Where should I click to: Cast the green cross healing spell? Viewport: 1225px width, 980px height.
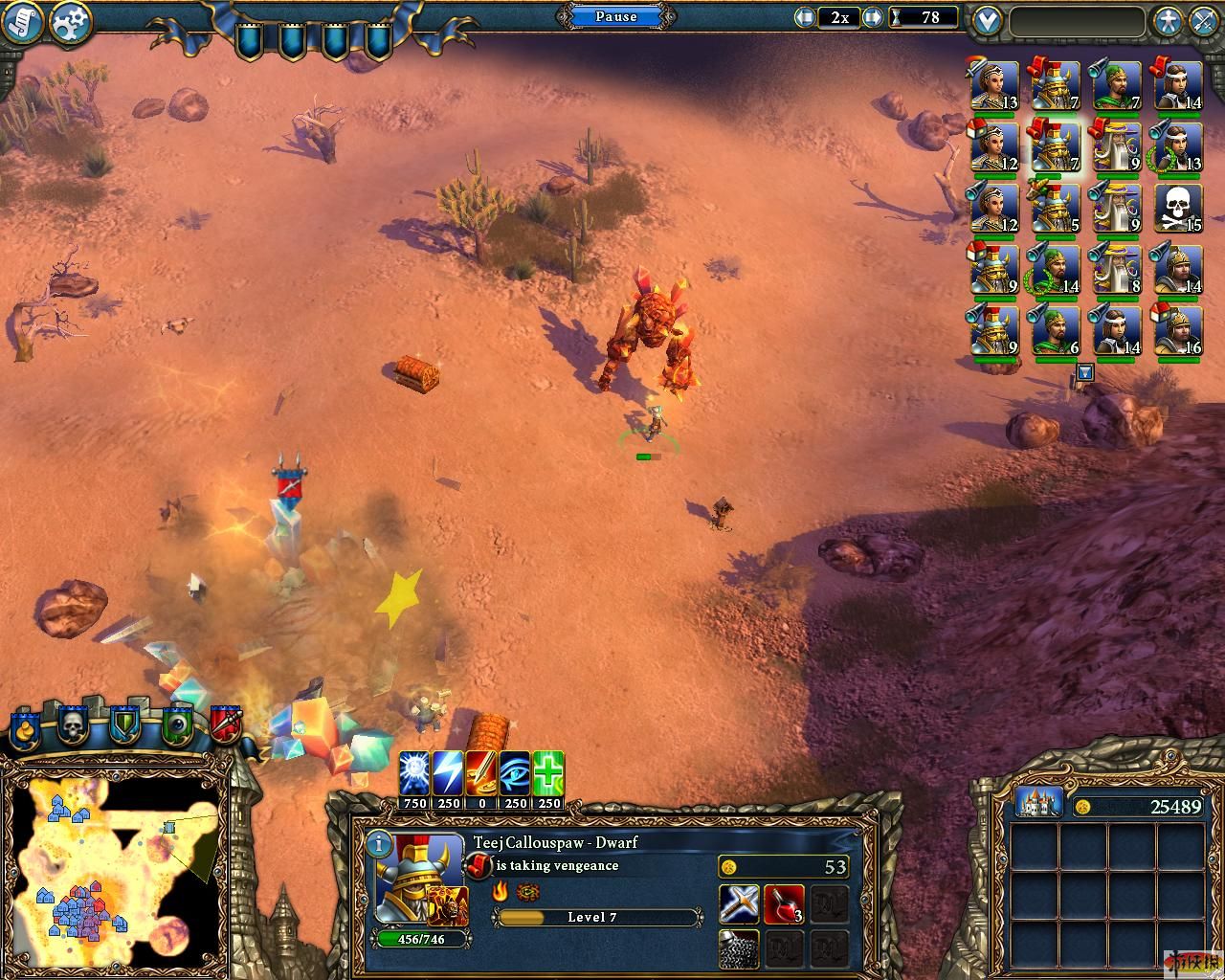548,773
